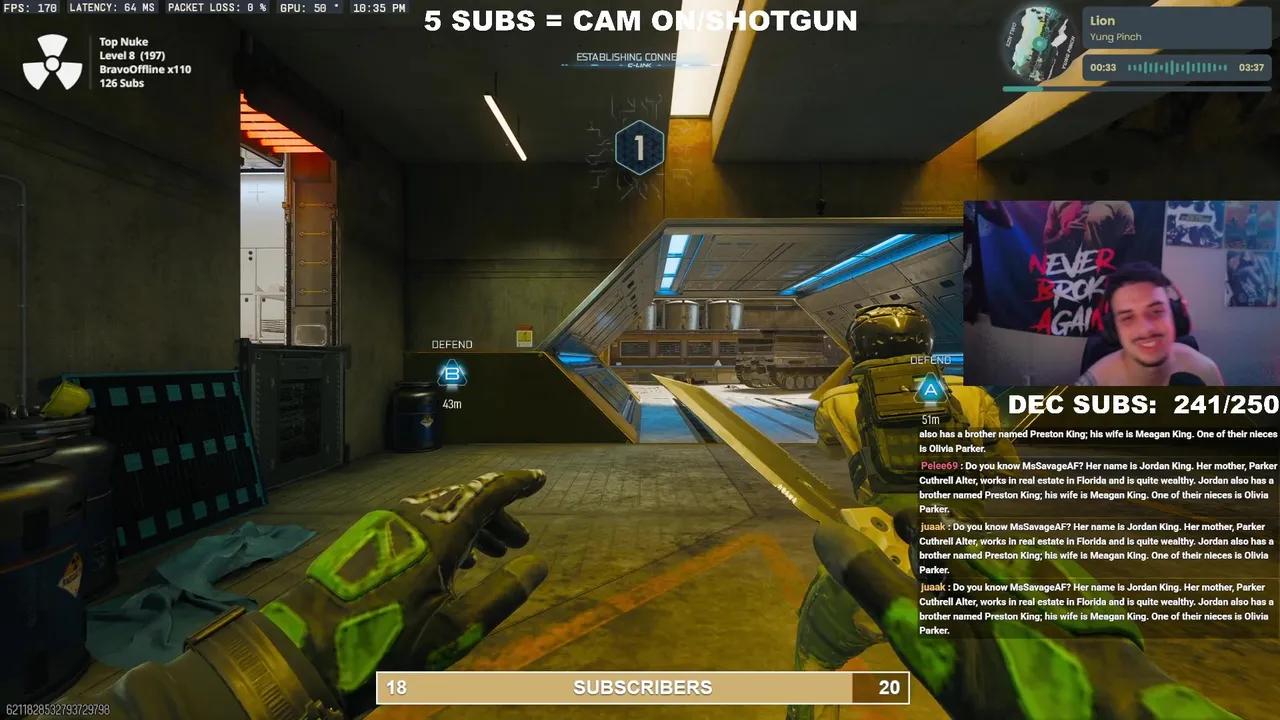Click the DEC SUBS 241/250 counter
The image size is (1280, 720).
click(x=1142, y=405)
